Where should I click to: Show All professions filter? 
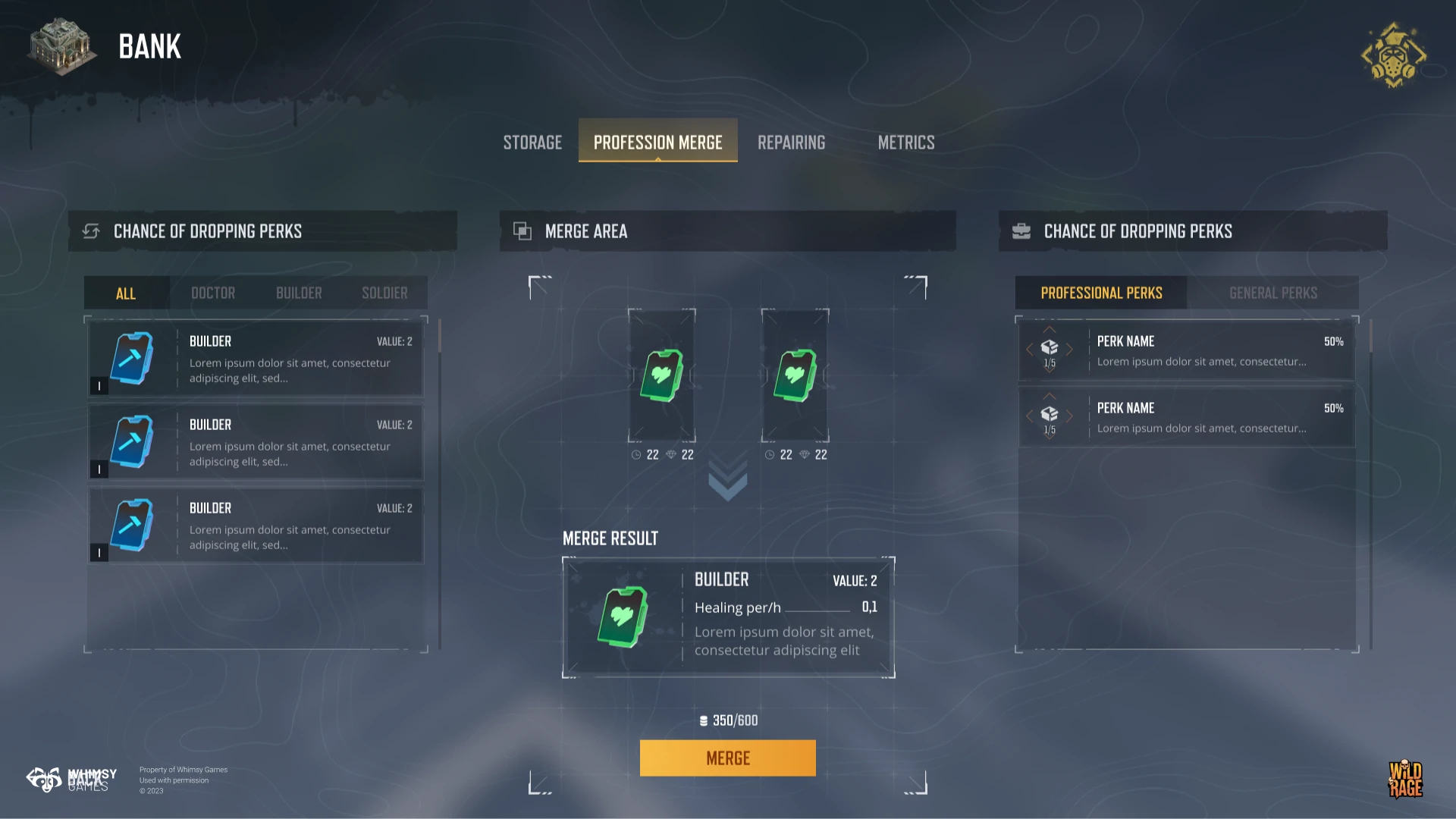tap(126, 293)
